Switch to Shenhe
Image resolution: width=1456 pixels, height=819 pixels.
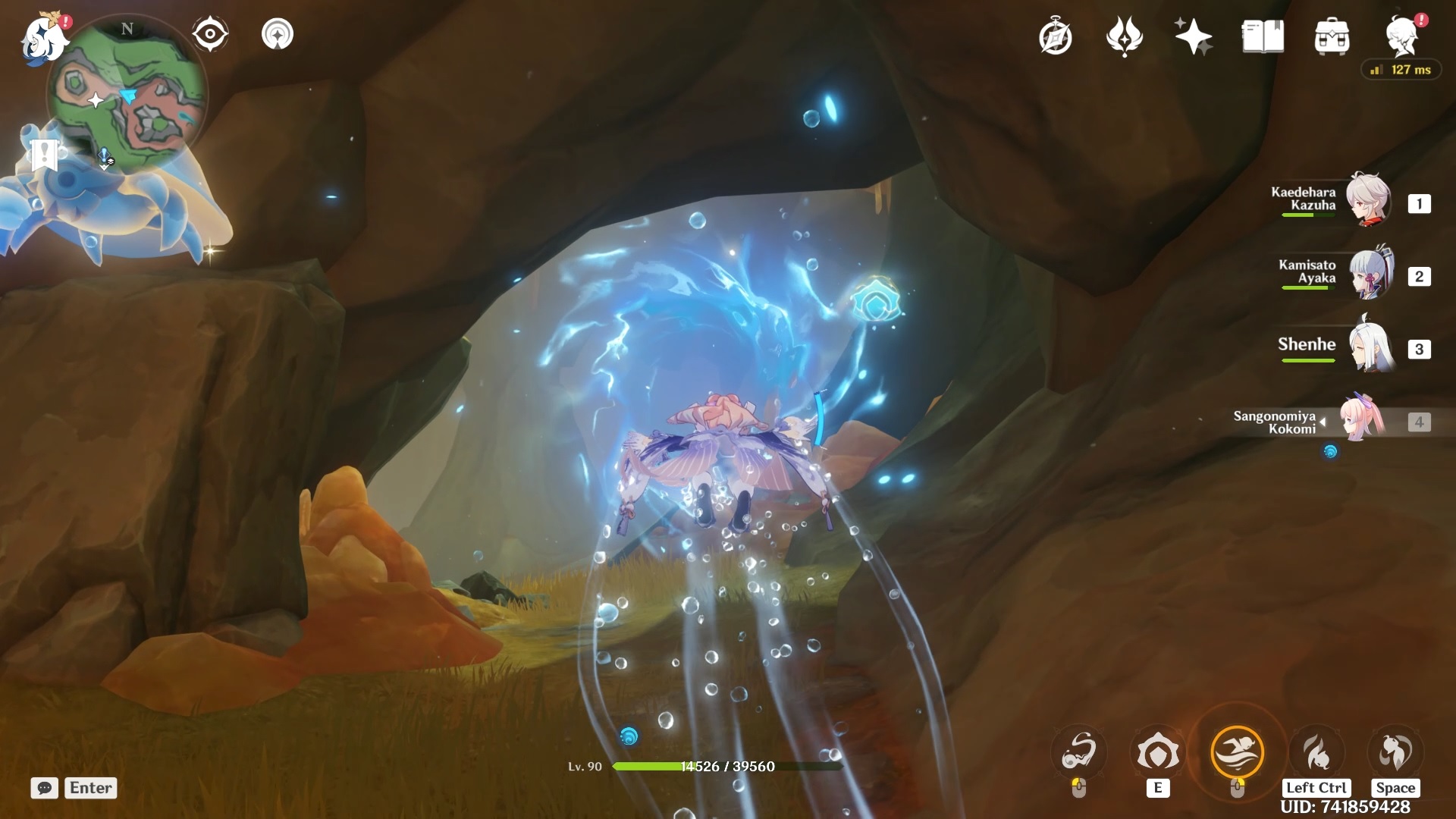click(1370, 348)
